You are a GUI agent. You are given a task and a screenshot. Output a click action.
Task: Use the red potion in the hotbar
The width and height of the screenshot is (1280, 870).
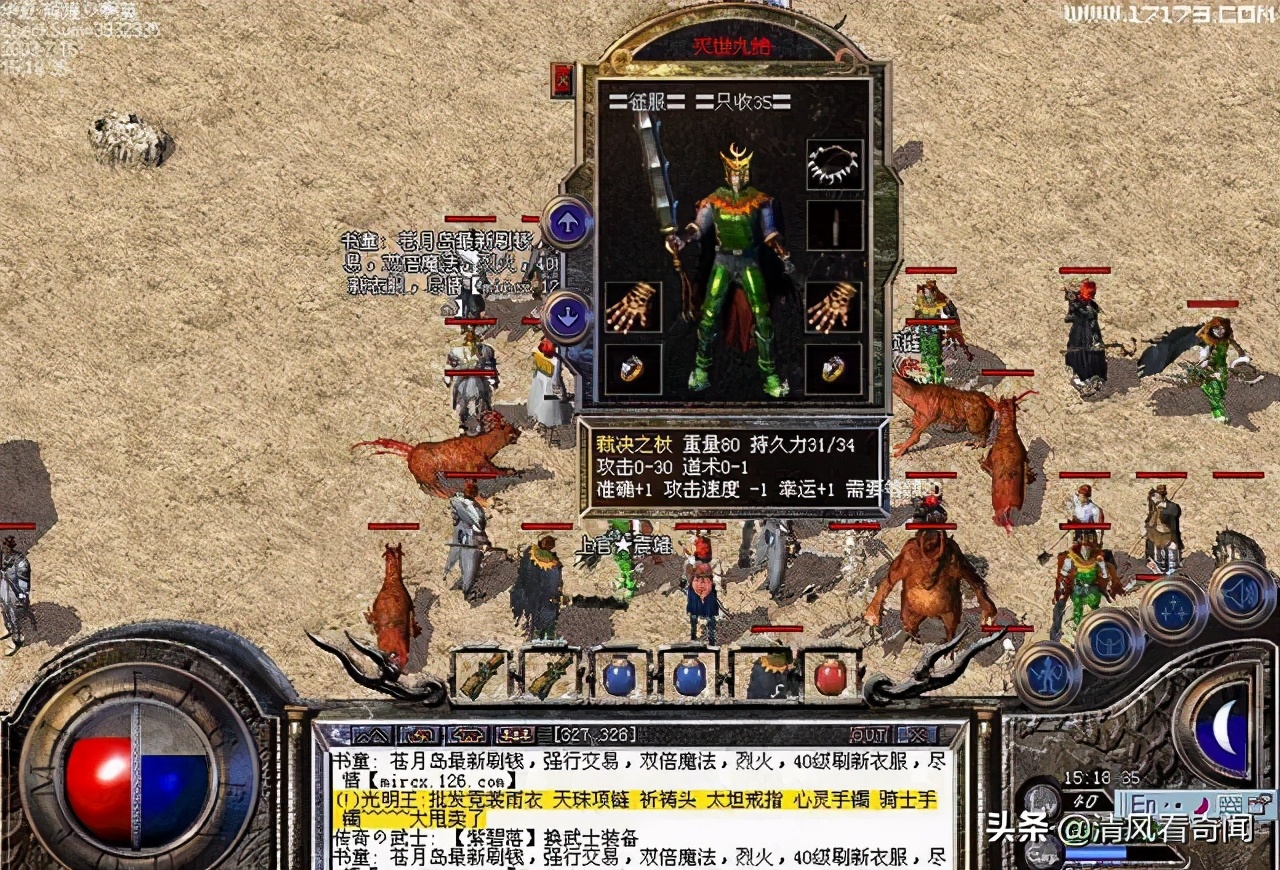pyautogui.click(x=830, y=676)
